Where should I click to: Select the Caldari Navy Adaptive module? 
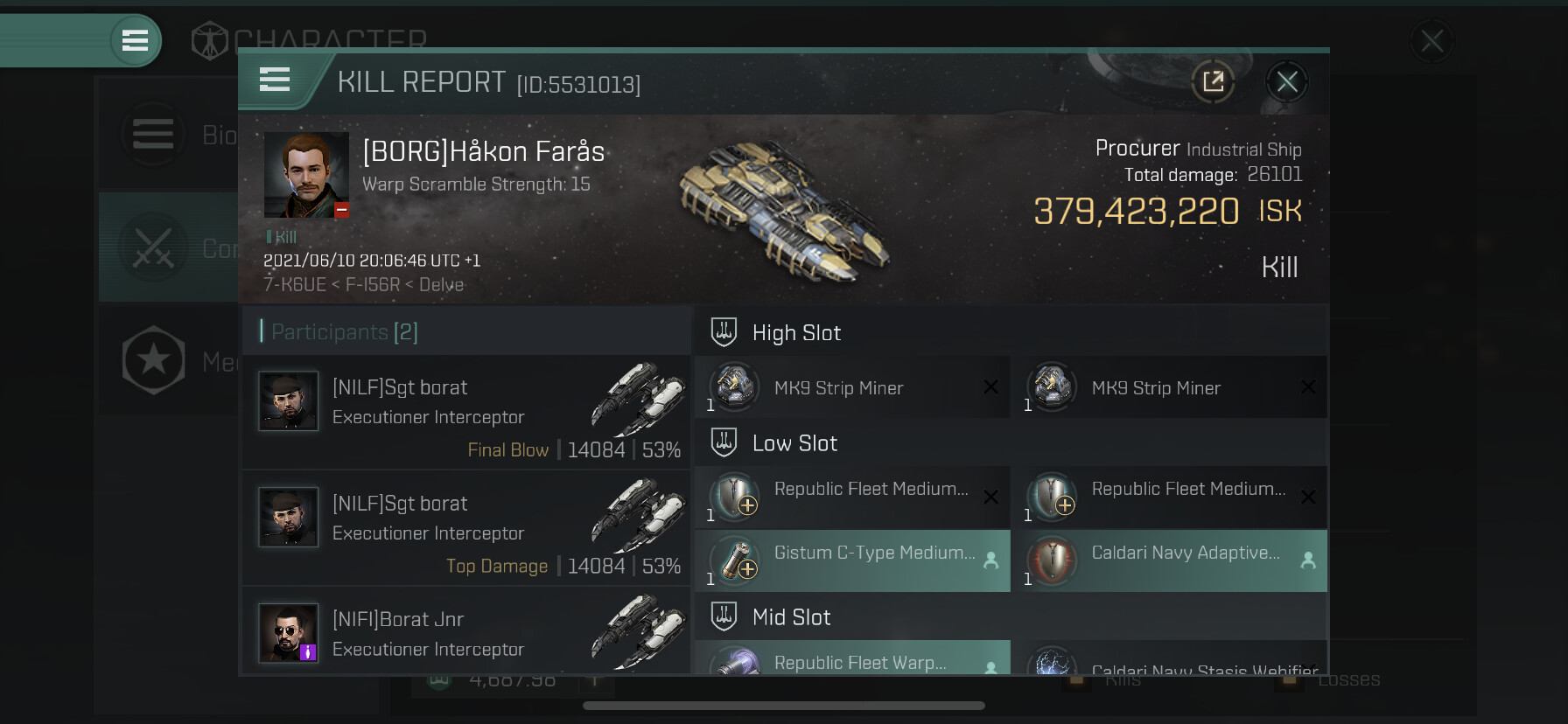coord(1170,561)
